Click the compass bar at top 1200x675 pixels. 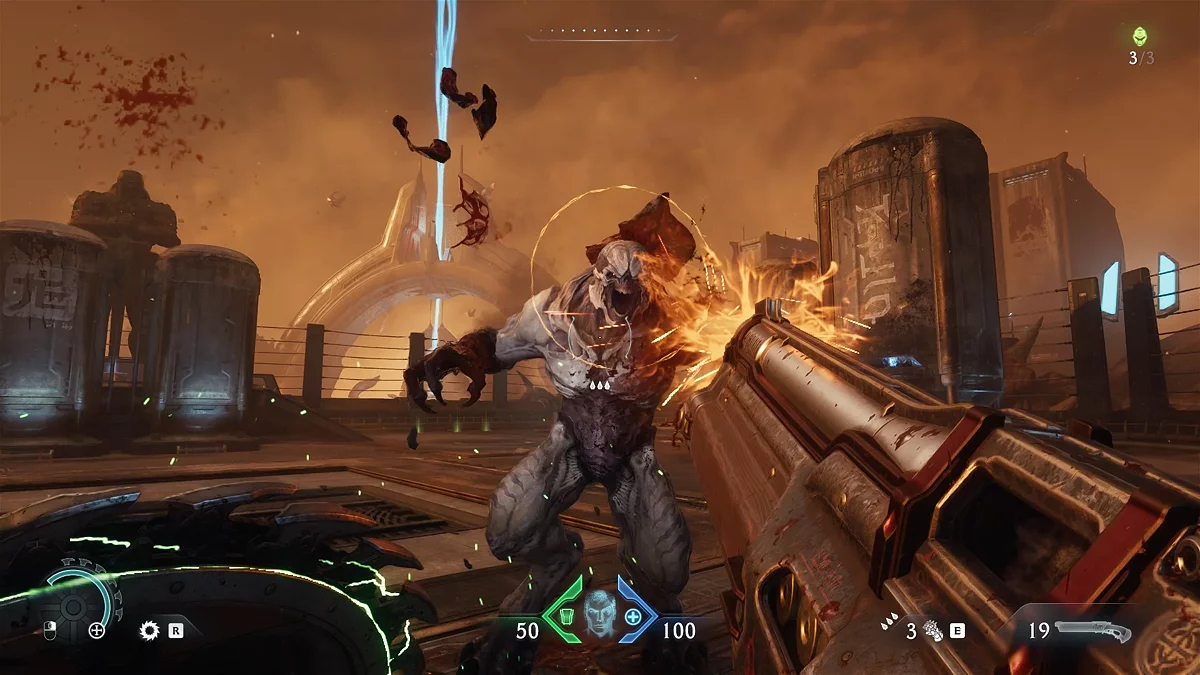601,35
